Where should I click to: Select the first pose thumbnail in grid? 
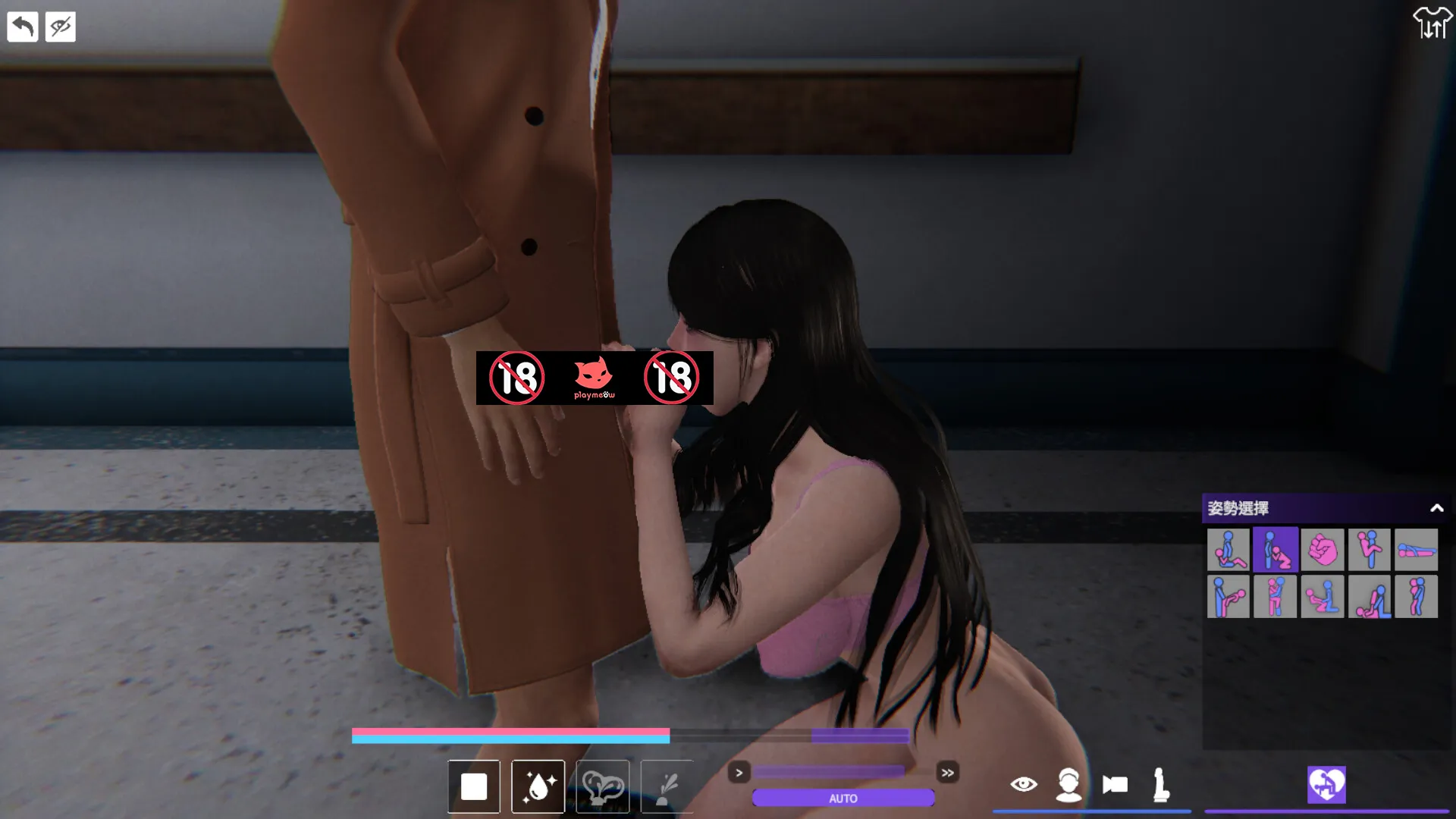1229,550
